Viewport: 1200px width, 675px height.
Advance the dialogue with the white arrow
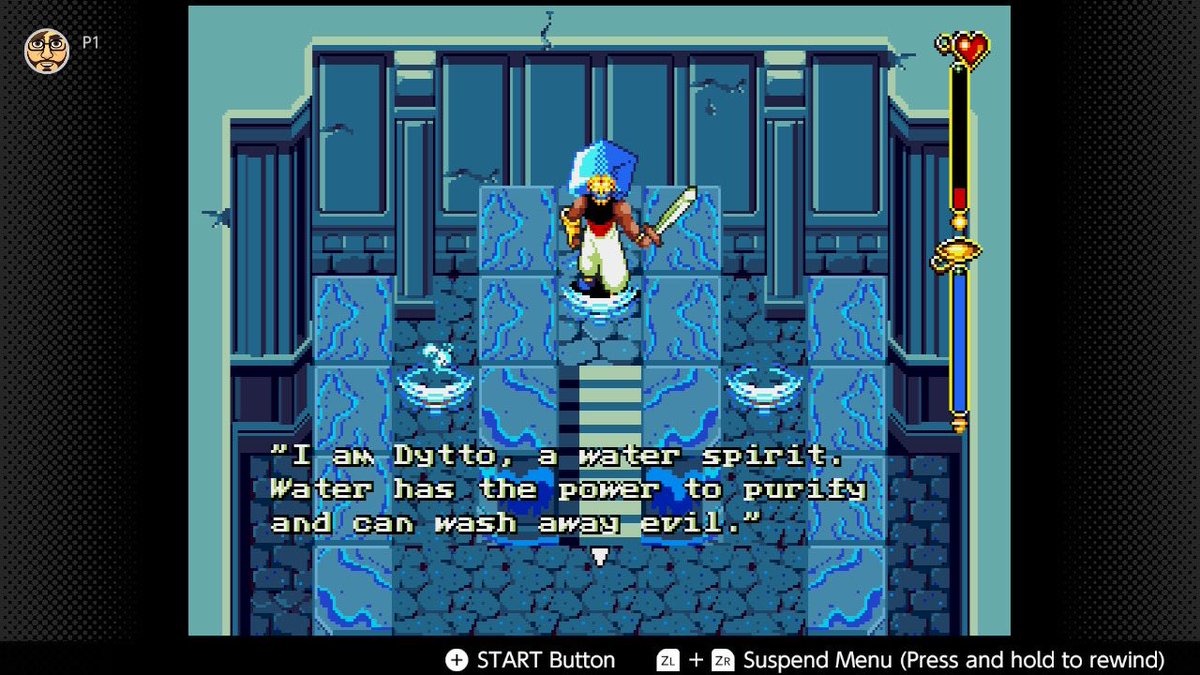click(599, 556)
